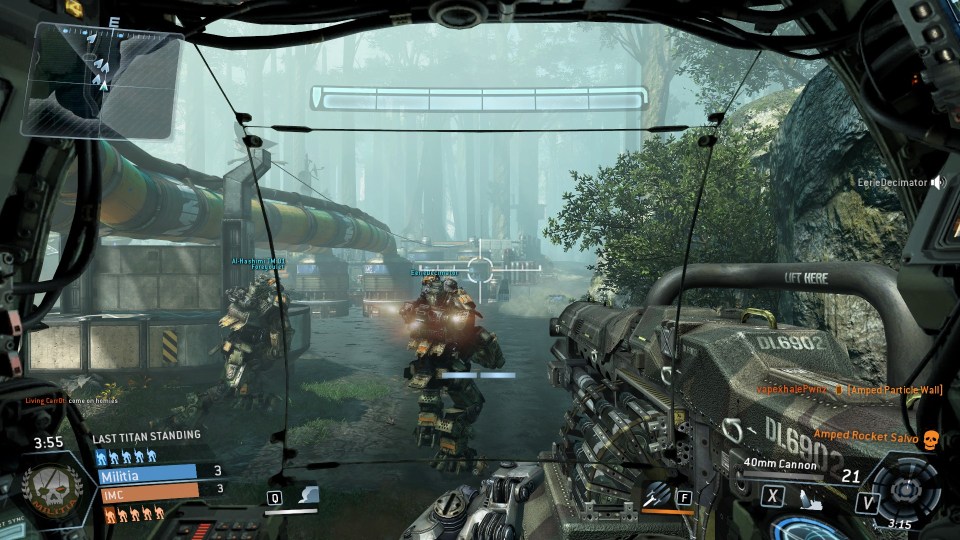This screenshot has height=540, width=960.
Task: Toggle the speaker icon next to Eerie Decimator
Action: (937, 183)
